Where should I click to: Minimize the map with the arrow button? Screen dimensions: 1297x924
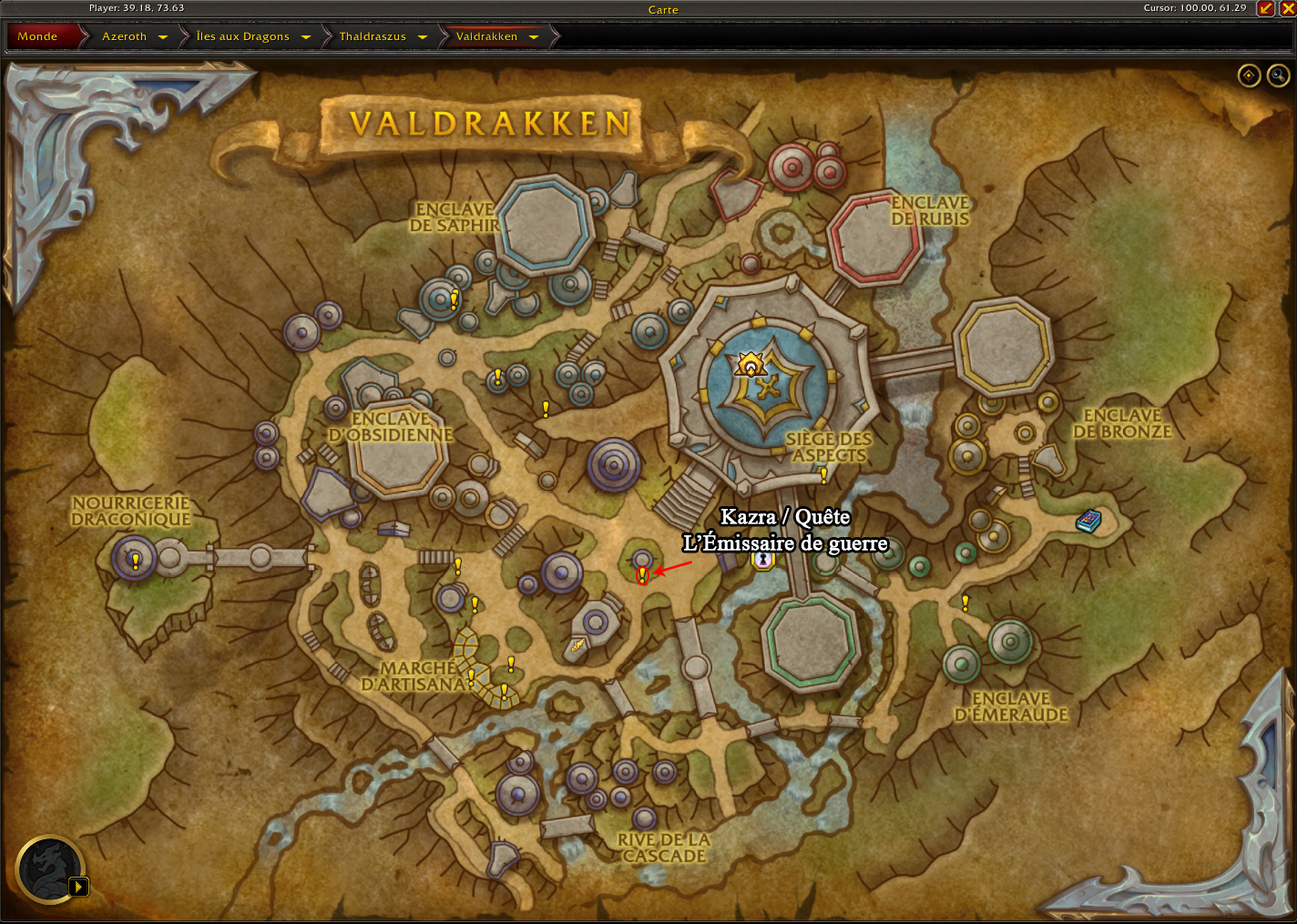click(1265, 9)
